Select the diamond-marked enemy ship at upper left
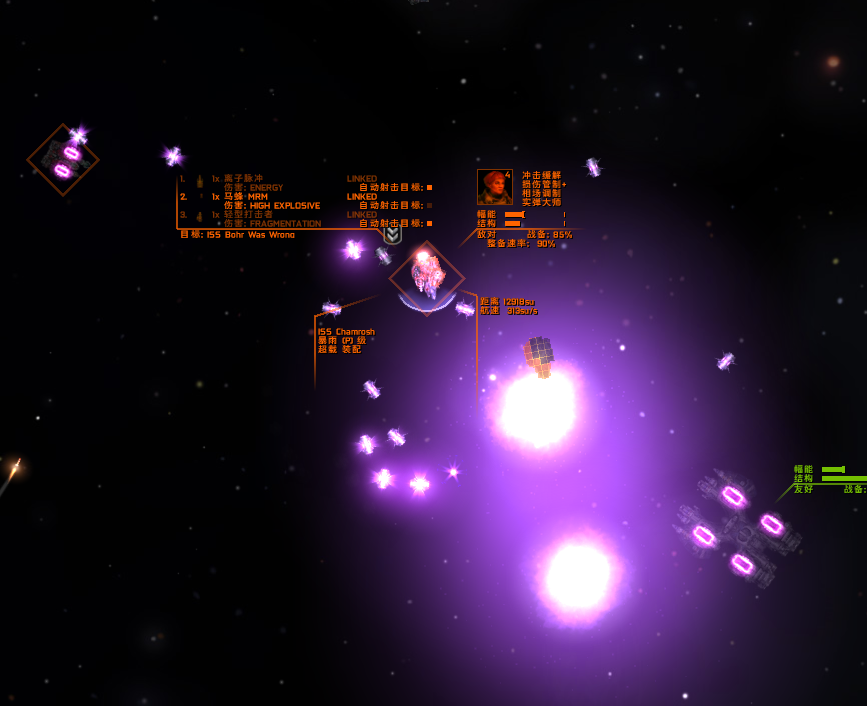 pos(63,160)
